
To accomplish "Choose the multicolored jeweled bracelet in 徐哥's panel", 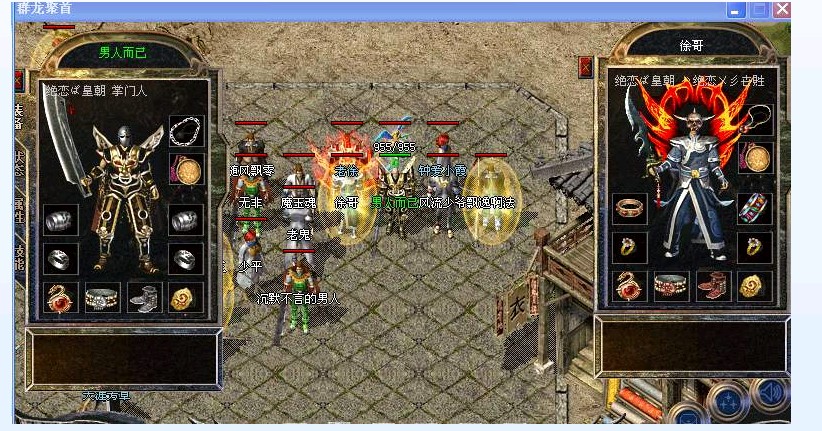I will (x=755, y=208).
